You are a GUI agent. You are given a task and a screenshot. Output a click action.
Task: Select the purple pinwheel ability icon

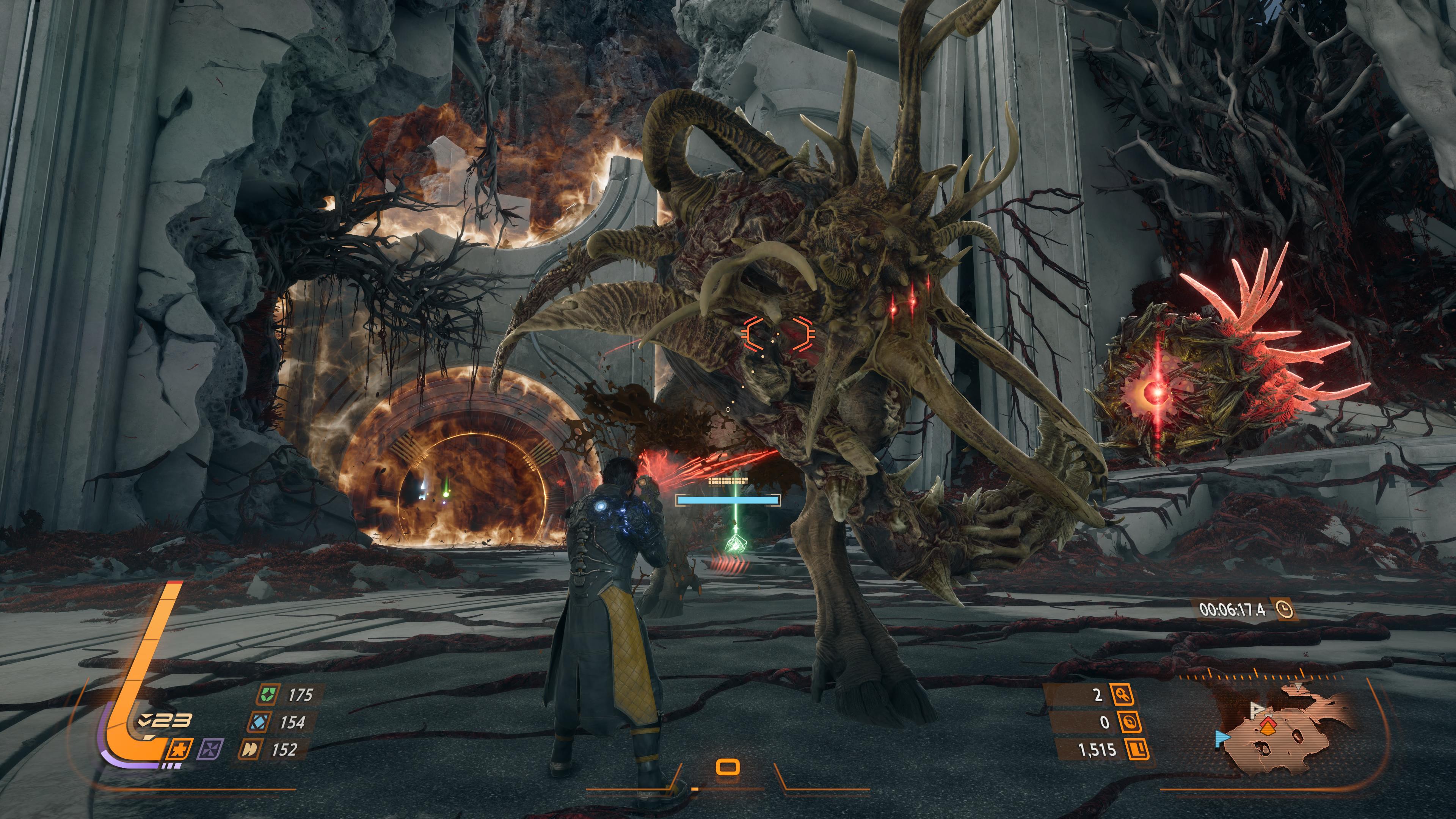point(209,750)
